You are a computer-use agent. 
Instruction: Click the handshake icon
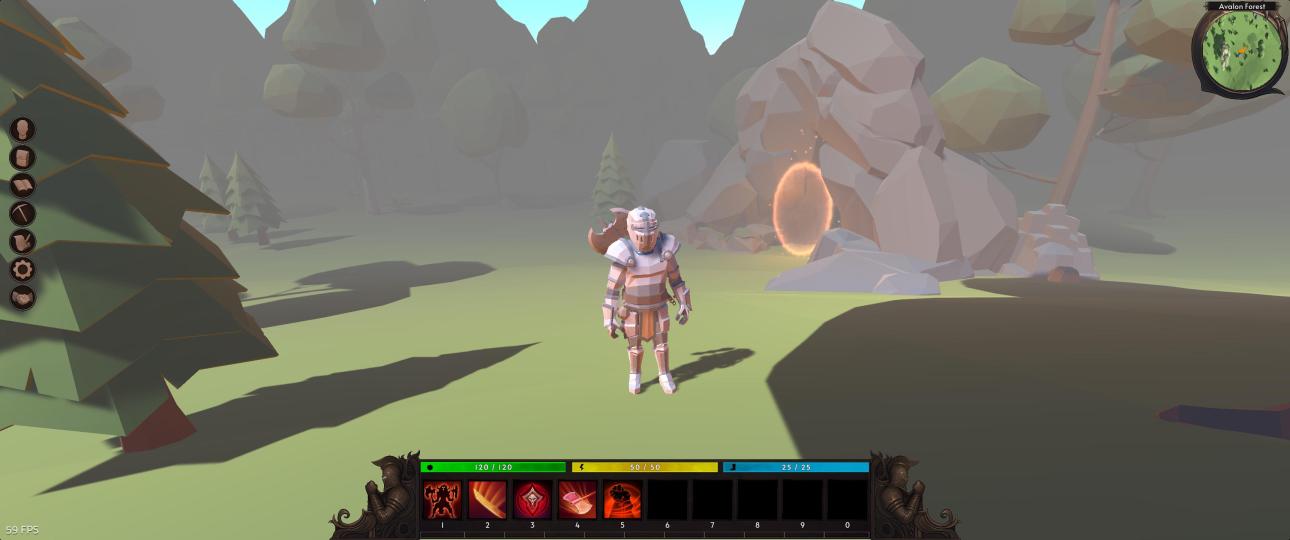coord(23,297)
